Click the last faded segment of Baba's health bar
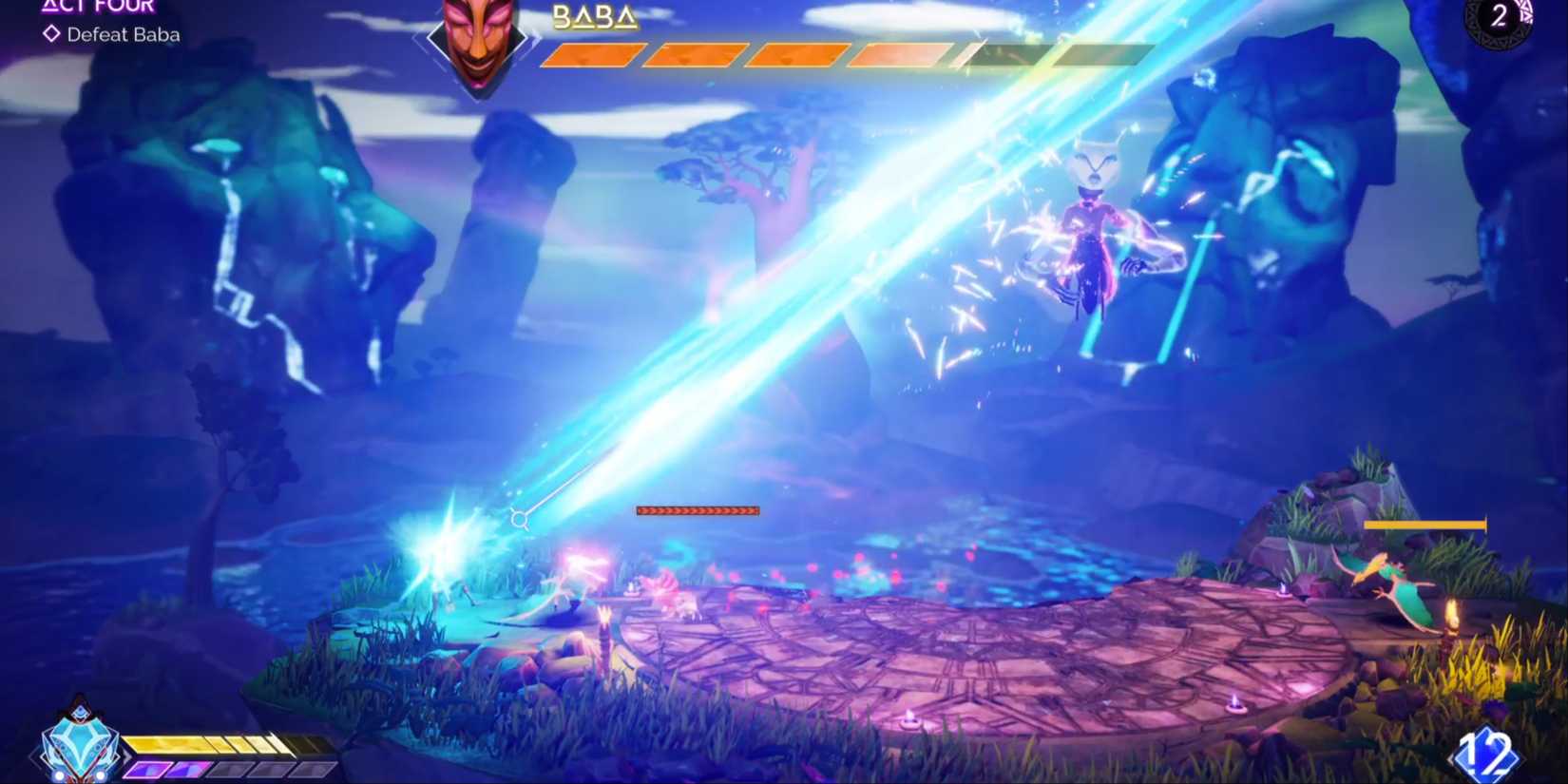Image resolution: width=1568 pixels, height=784 pixels. click(1102, 57)
